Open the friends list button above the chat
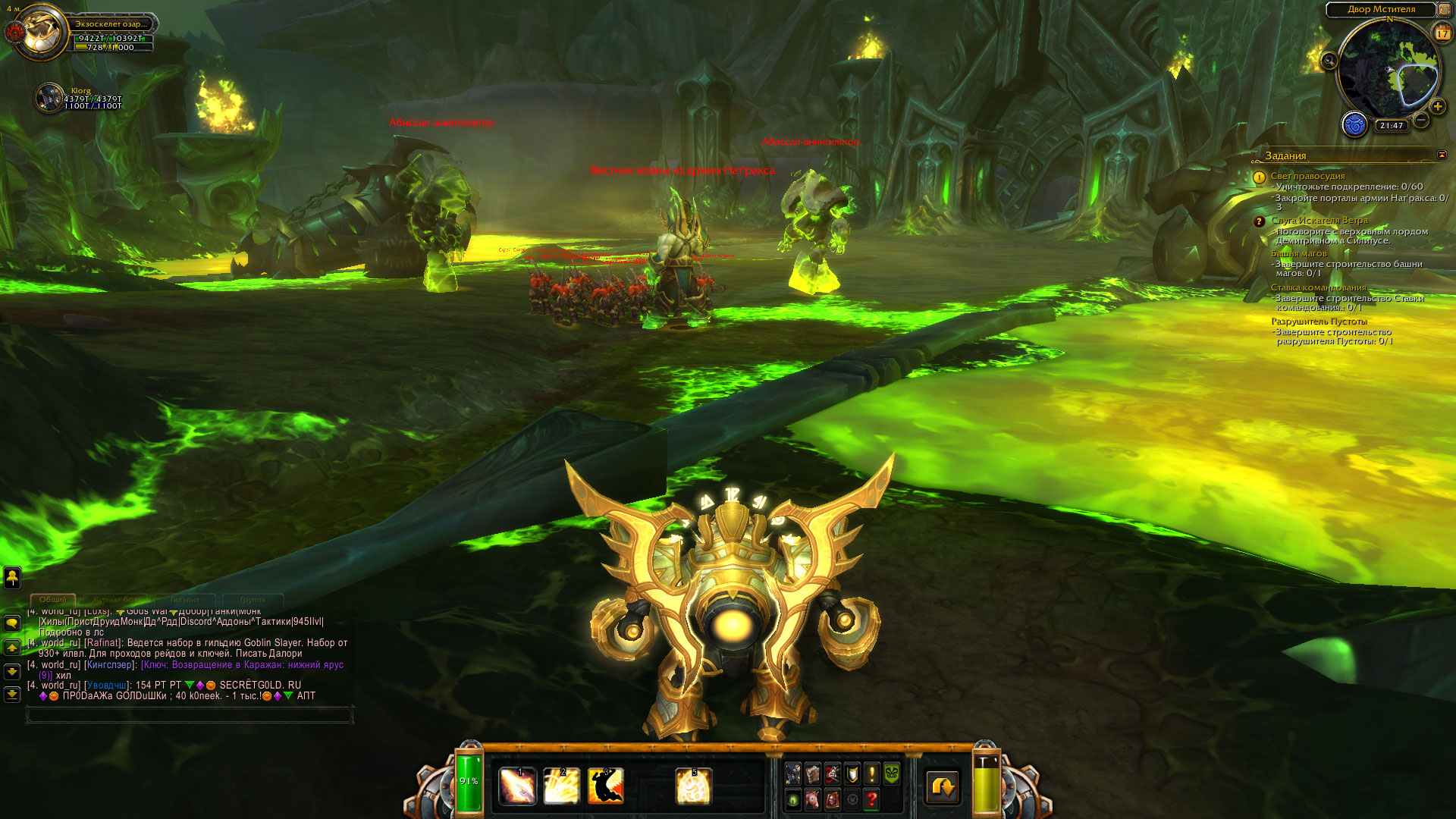This screenshot has width=1456, height=819. pos(12,578)
